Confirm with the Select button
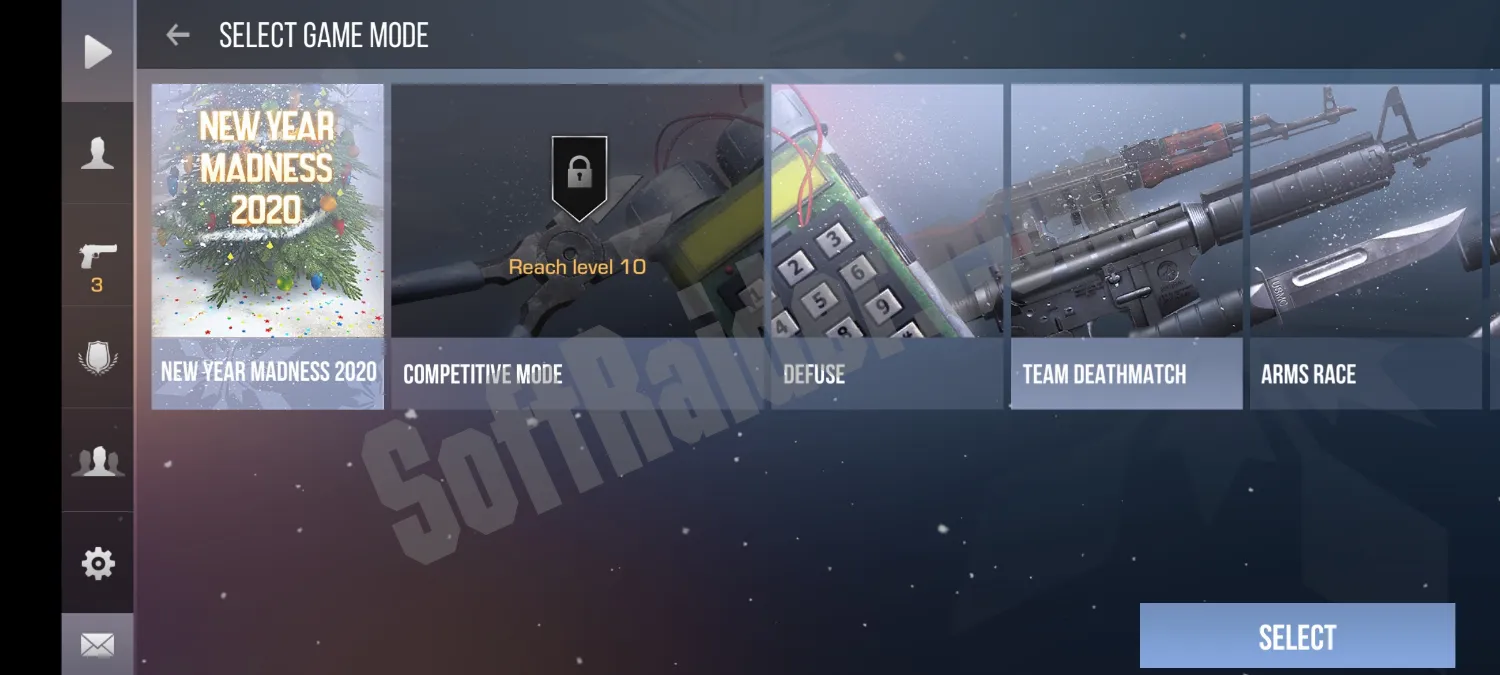The width and height of the screenshot is (1500, 675). pos(1297,636)
